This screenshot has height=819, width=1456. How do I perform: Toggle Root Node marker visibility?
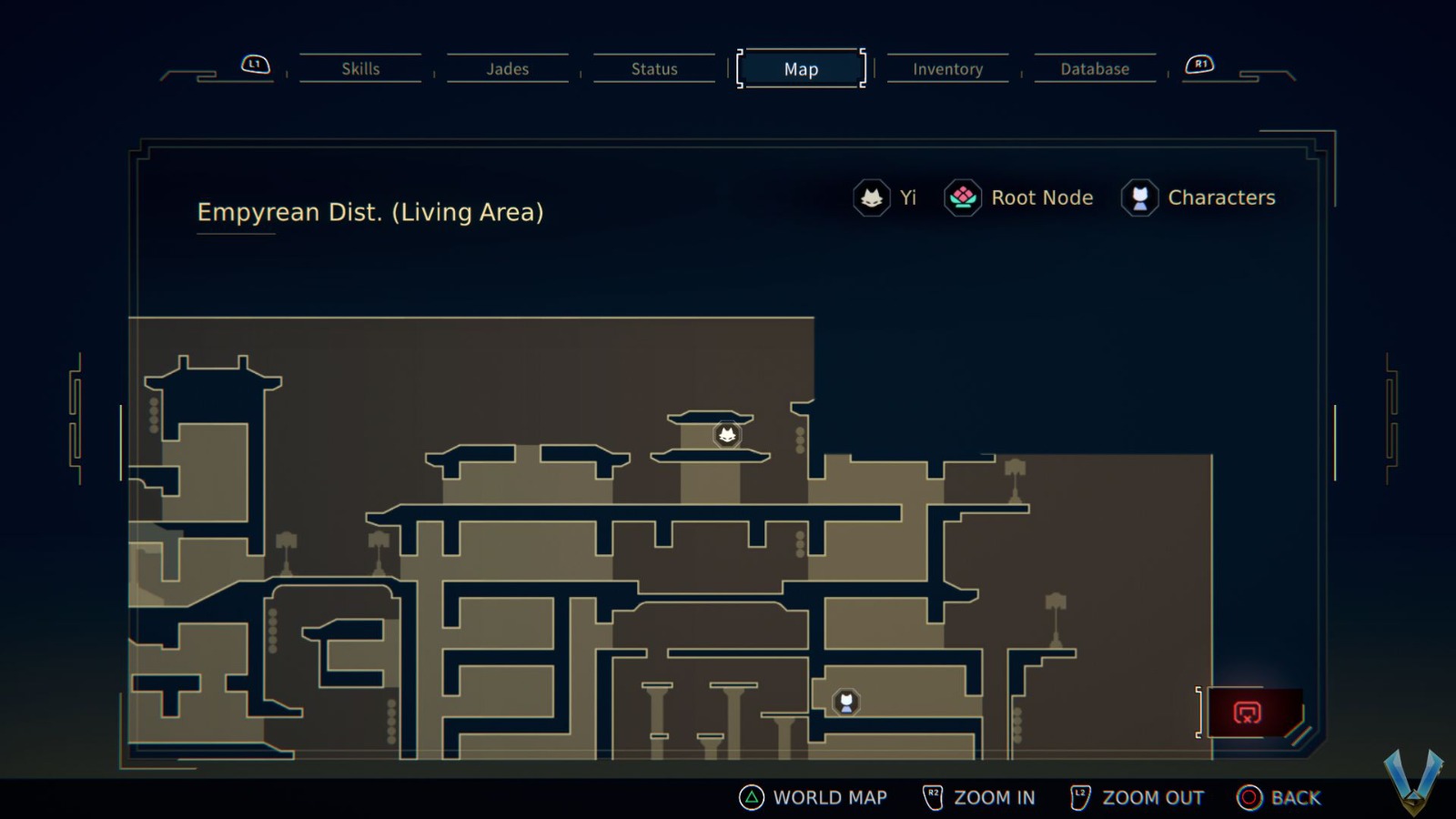point(962,197)
